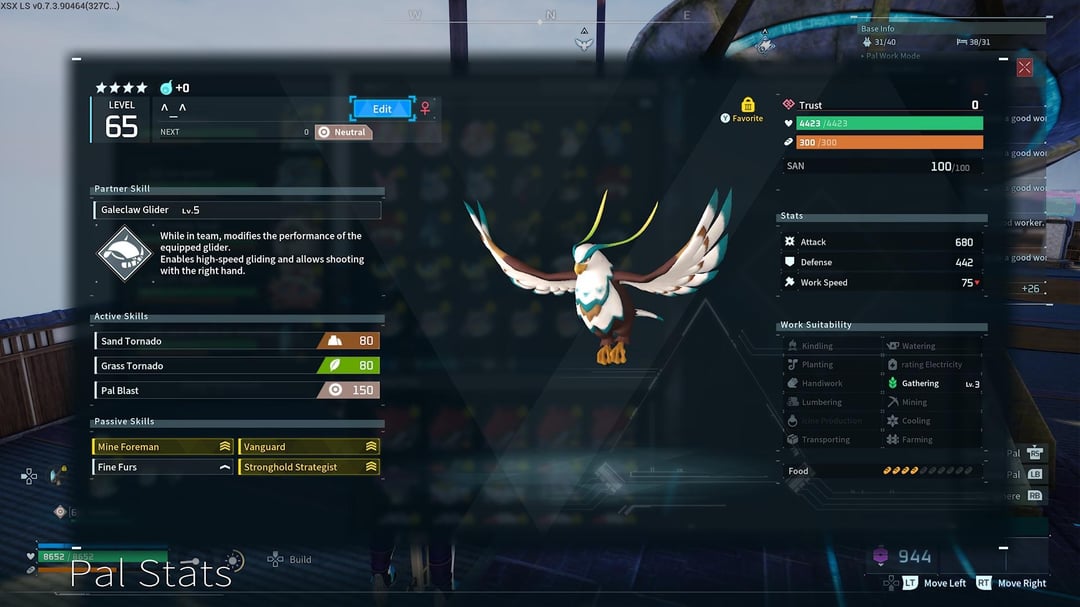This screenshot has width=1080, height=607.
Task: Click the blue Edit name button
Action: pyautogui.click(x=382, y=109)
